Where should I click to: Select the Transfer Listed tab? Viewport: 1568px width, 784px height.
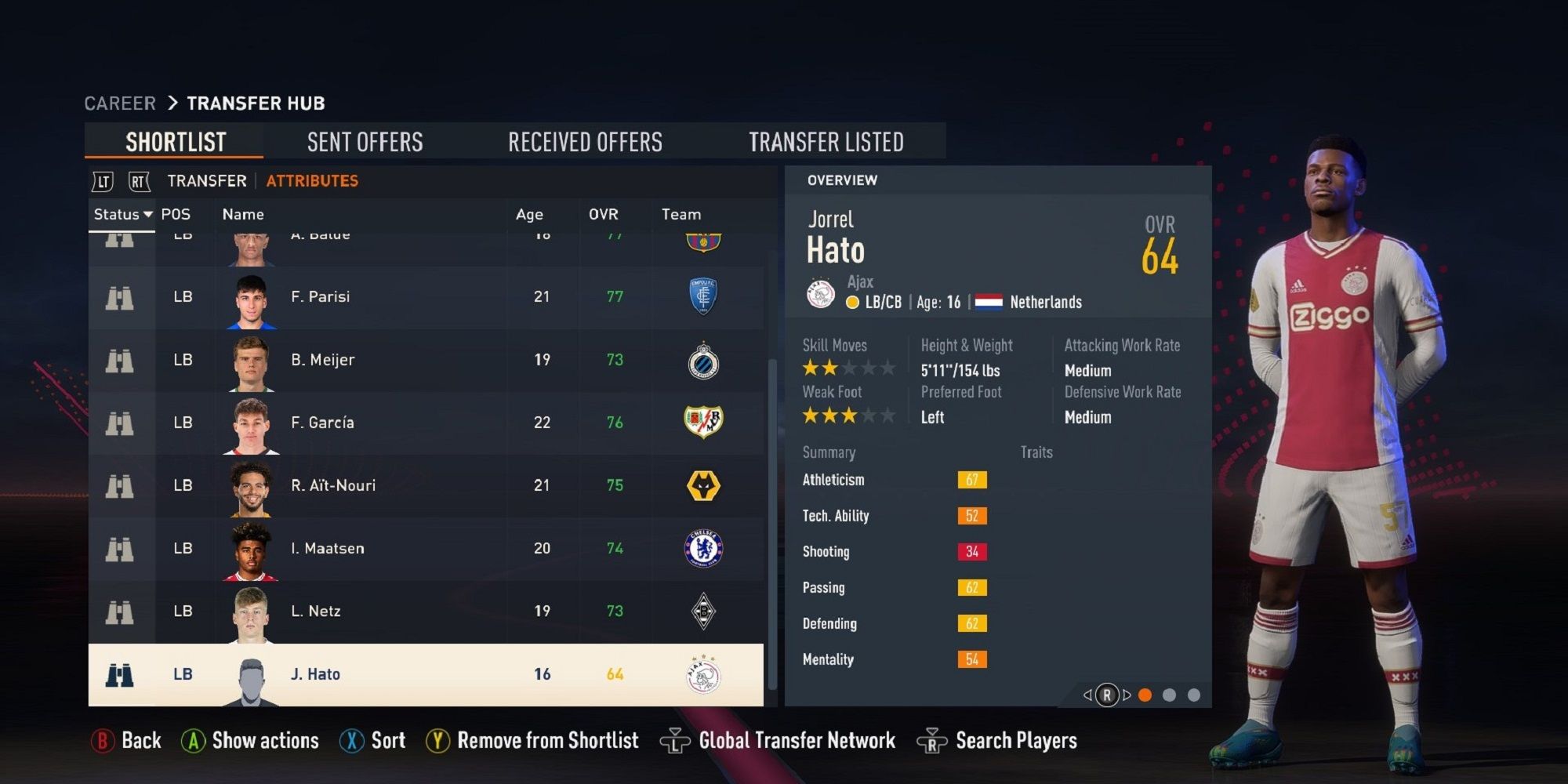pyautogui.click(x=826, y=141)
